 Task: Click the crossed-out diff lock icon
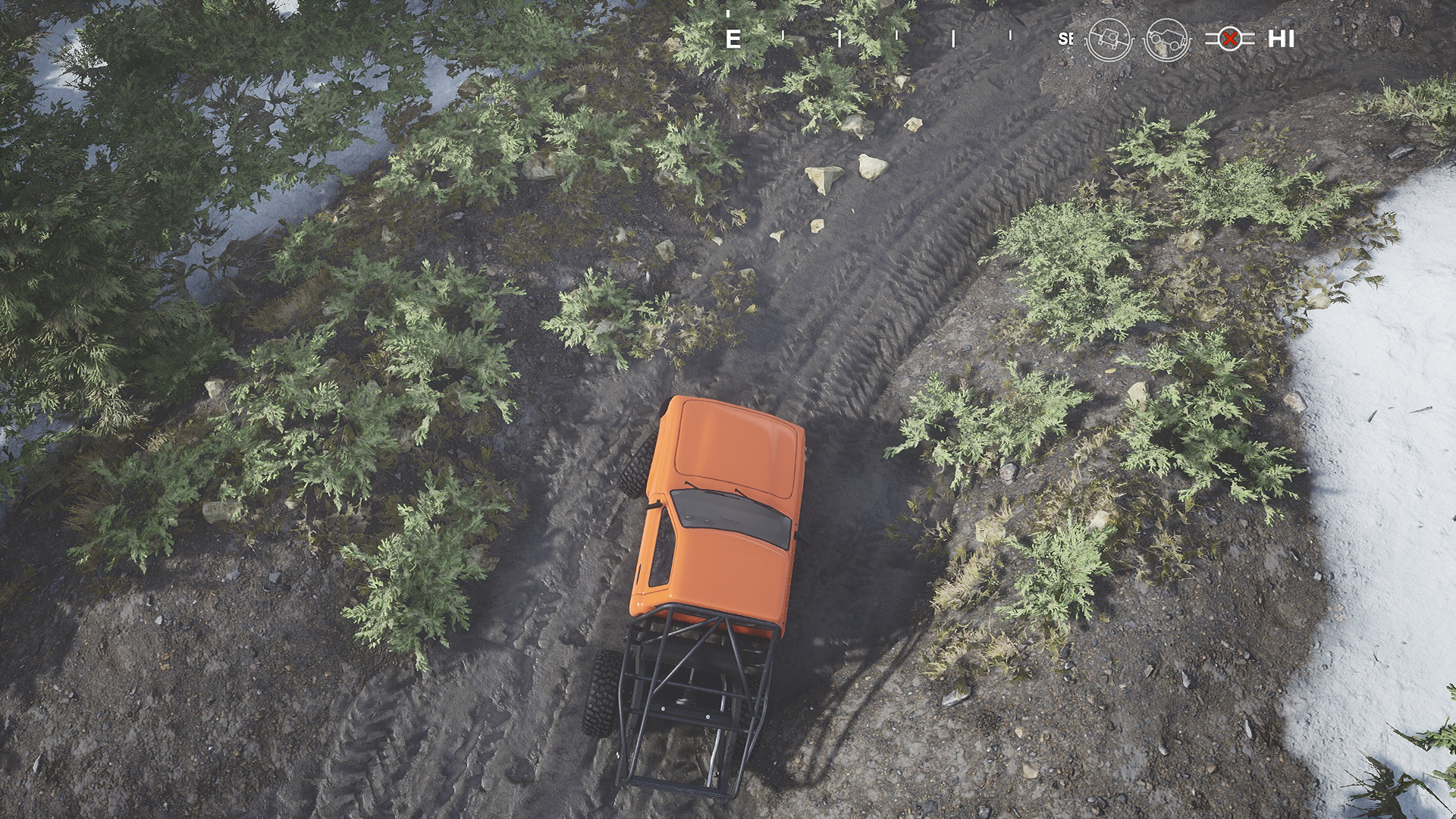(x=1230, y=38)
